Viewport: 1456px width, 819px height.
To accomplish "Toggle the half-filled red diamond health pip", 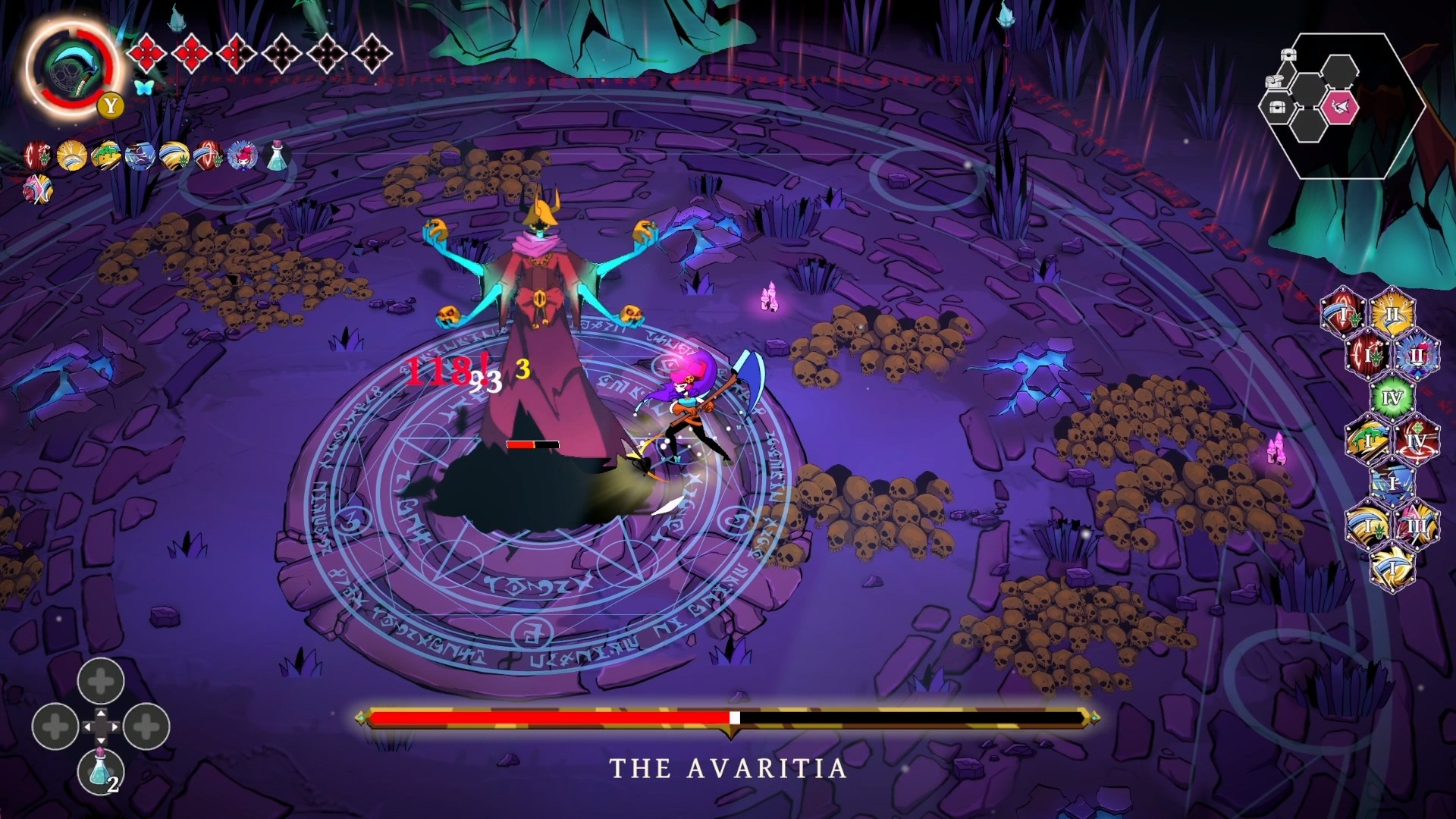I will 236,53.
